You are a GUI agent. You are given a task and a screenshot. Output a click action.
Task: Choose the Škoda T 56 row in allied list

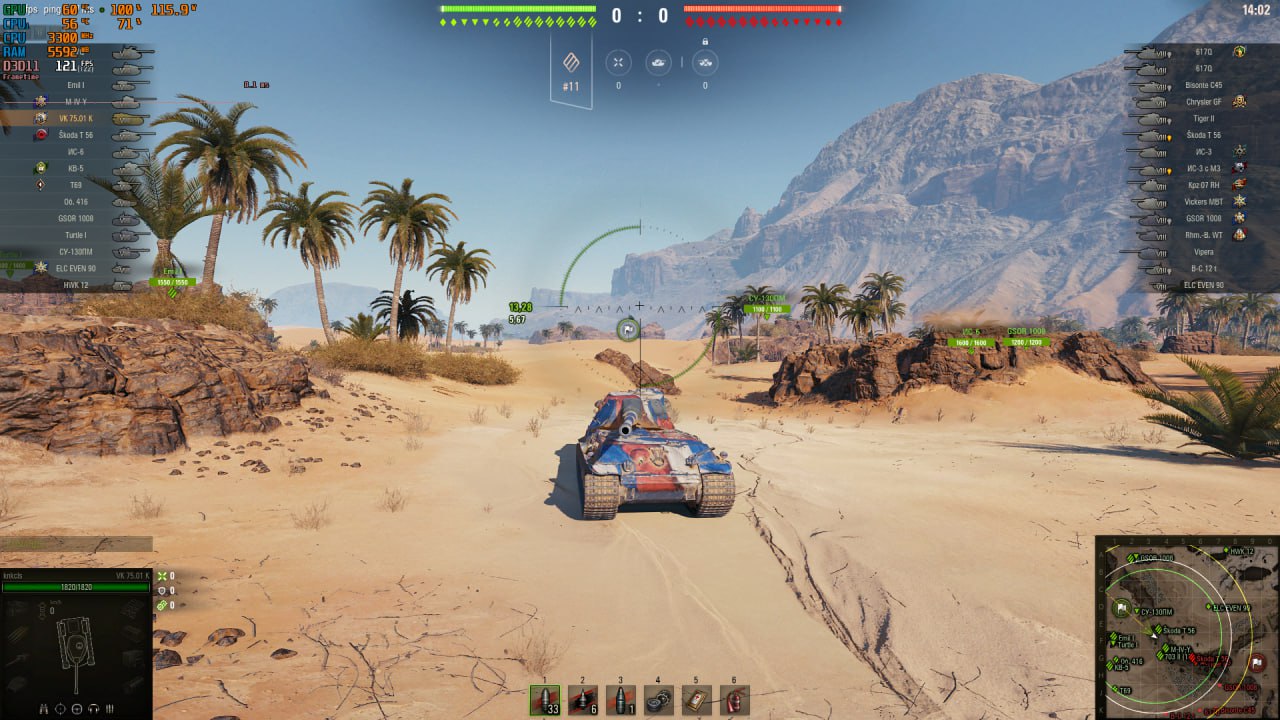tap(77, 135)
